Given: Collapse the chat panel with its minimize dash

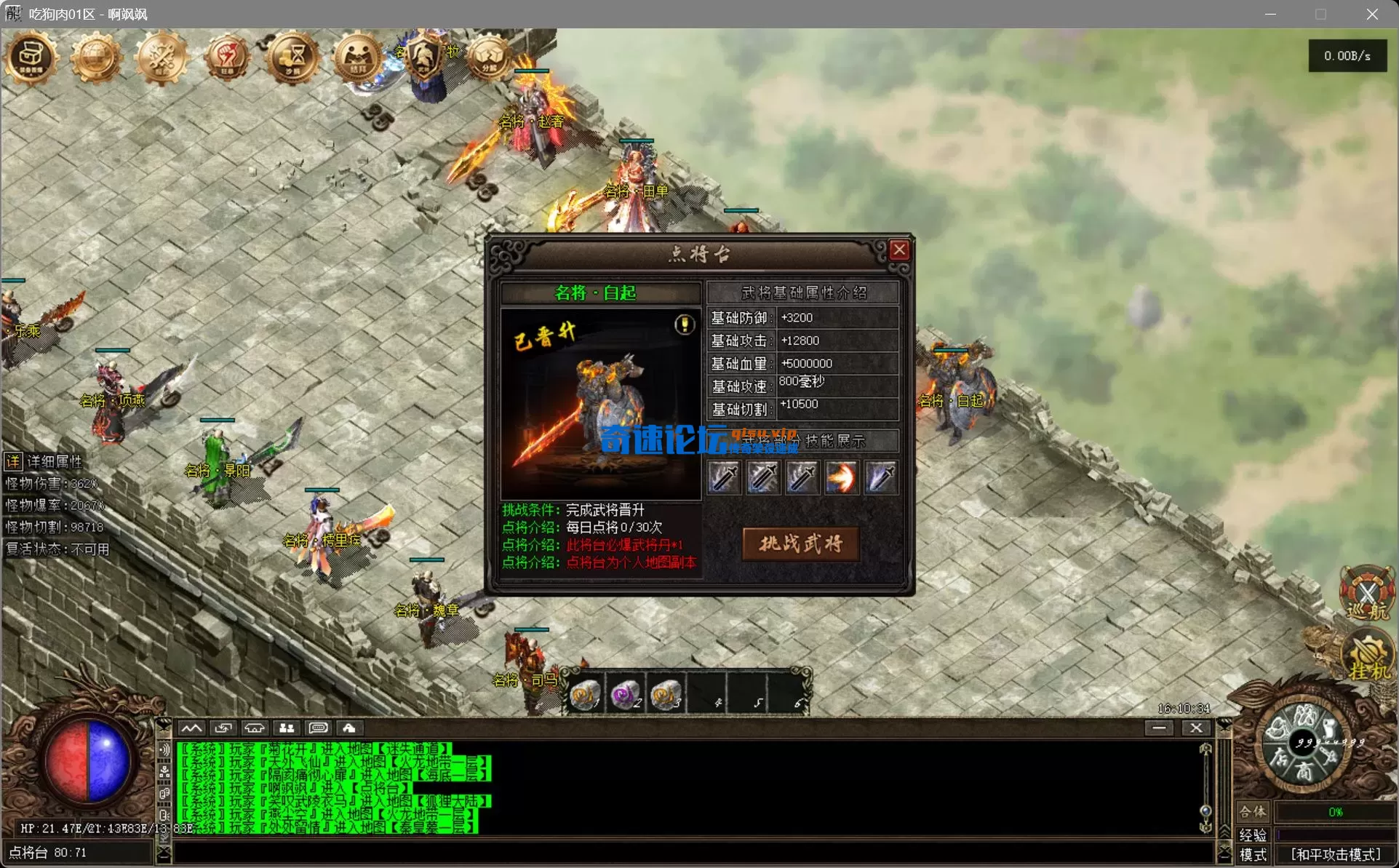Looking at the screenshot, I should pos(1159,728).
